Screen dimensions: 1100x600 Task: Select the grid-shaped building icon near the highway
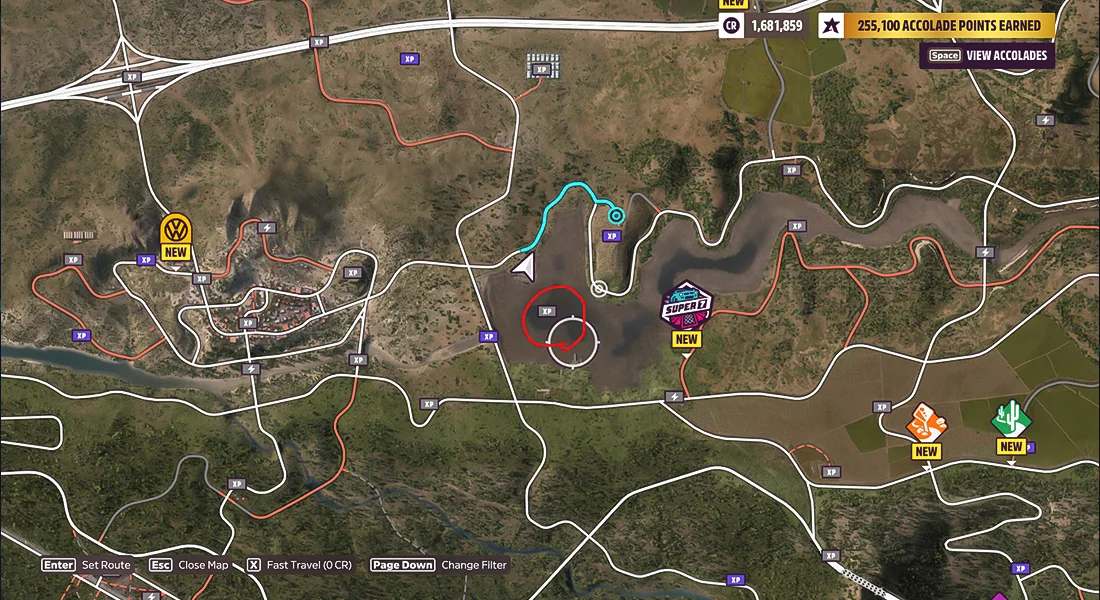(x=543, y=66)
